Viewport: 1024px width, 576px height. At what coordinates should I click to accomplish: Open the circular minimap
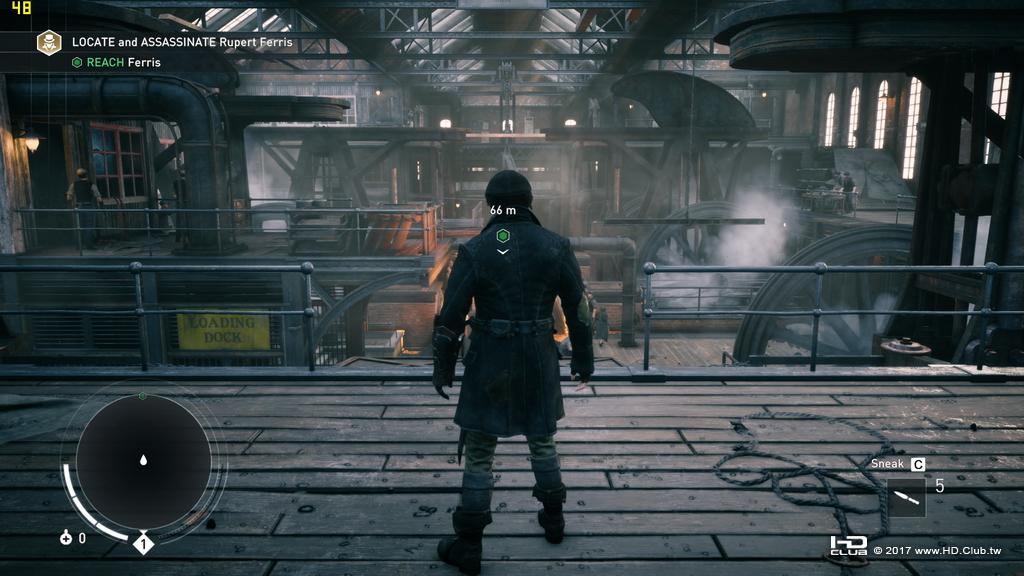point(143,461)
